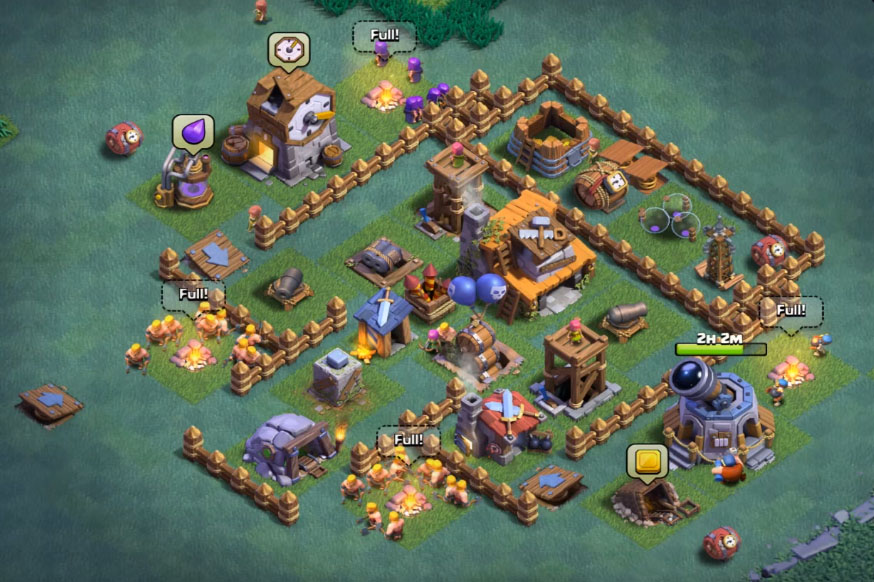Collect gold from the gold bar bubble
The height and width of the screenshot is (582, 874).
[x=647, y=461]
